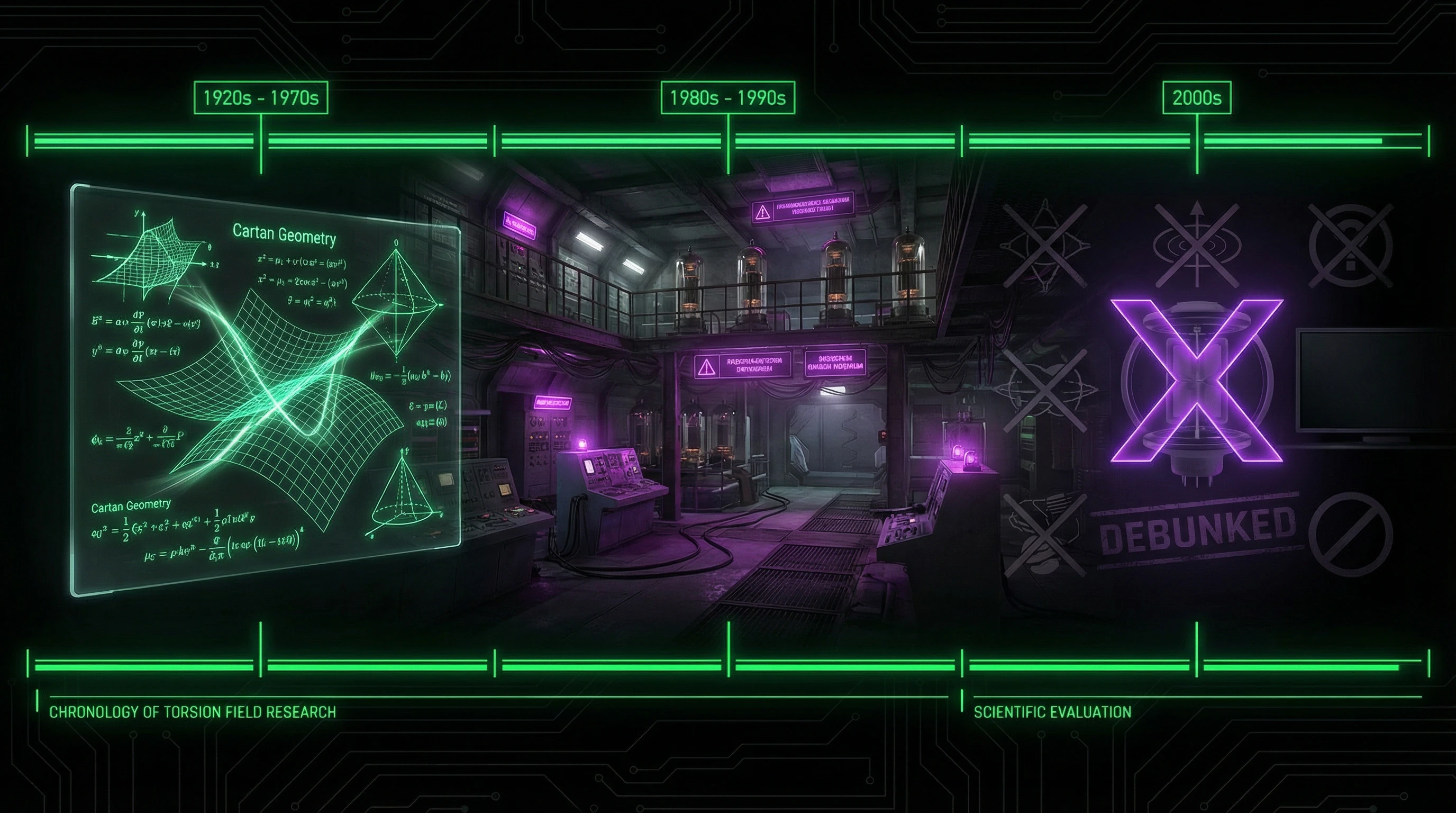The height and width of the screenshot is (813, 1456).
Task: Open Chronology of Torsion Field Research section
Action: coord(193,712)
